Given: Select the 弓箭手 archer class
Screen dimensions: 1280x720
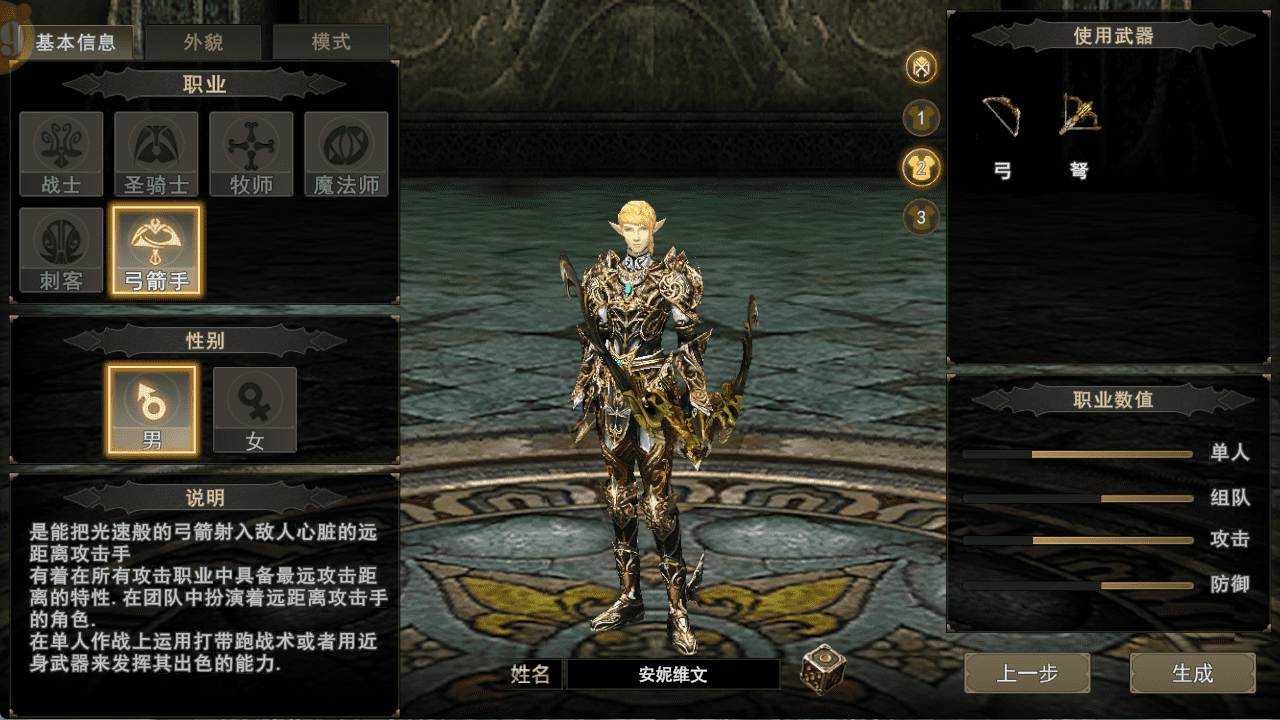Looking at the screenshot, I should [156, 250].
